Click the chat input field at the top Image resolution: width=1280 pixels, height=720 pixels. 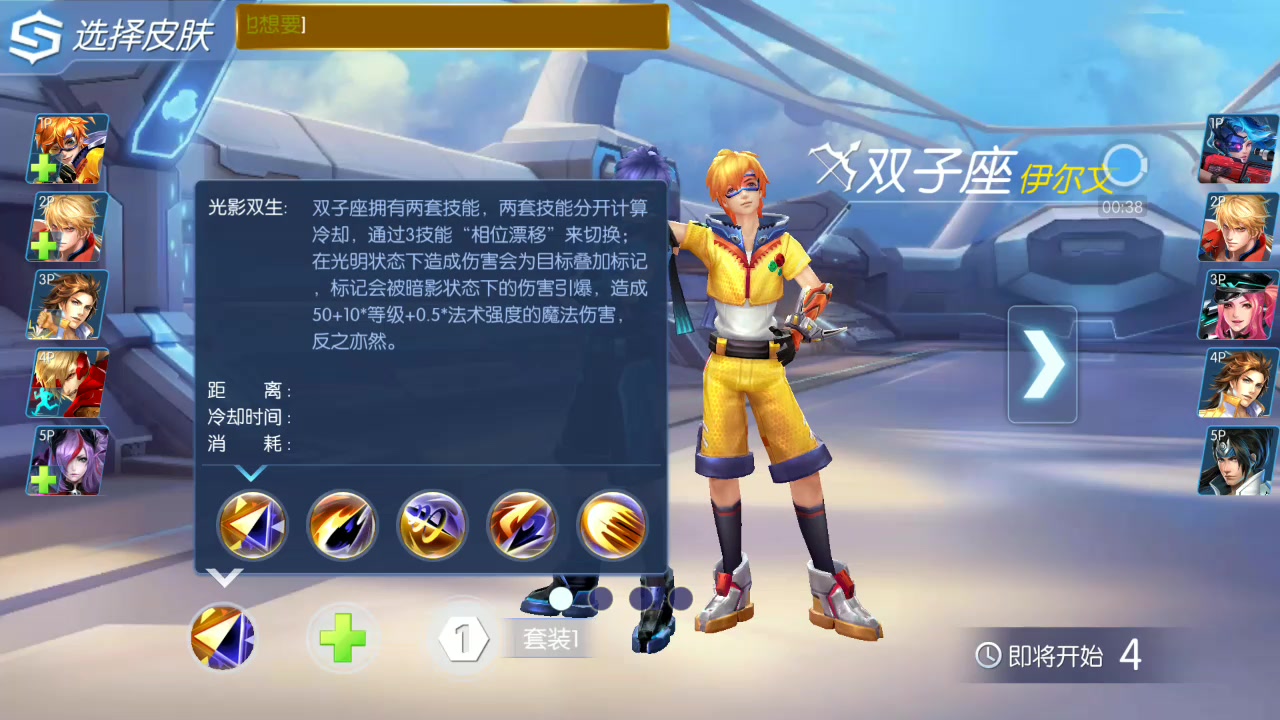tap(450, 28)
